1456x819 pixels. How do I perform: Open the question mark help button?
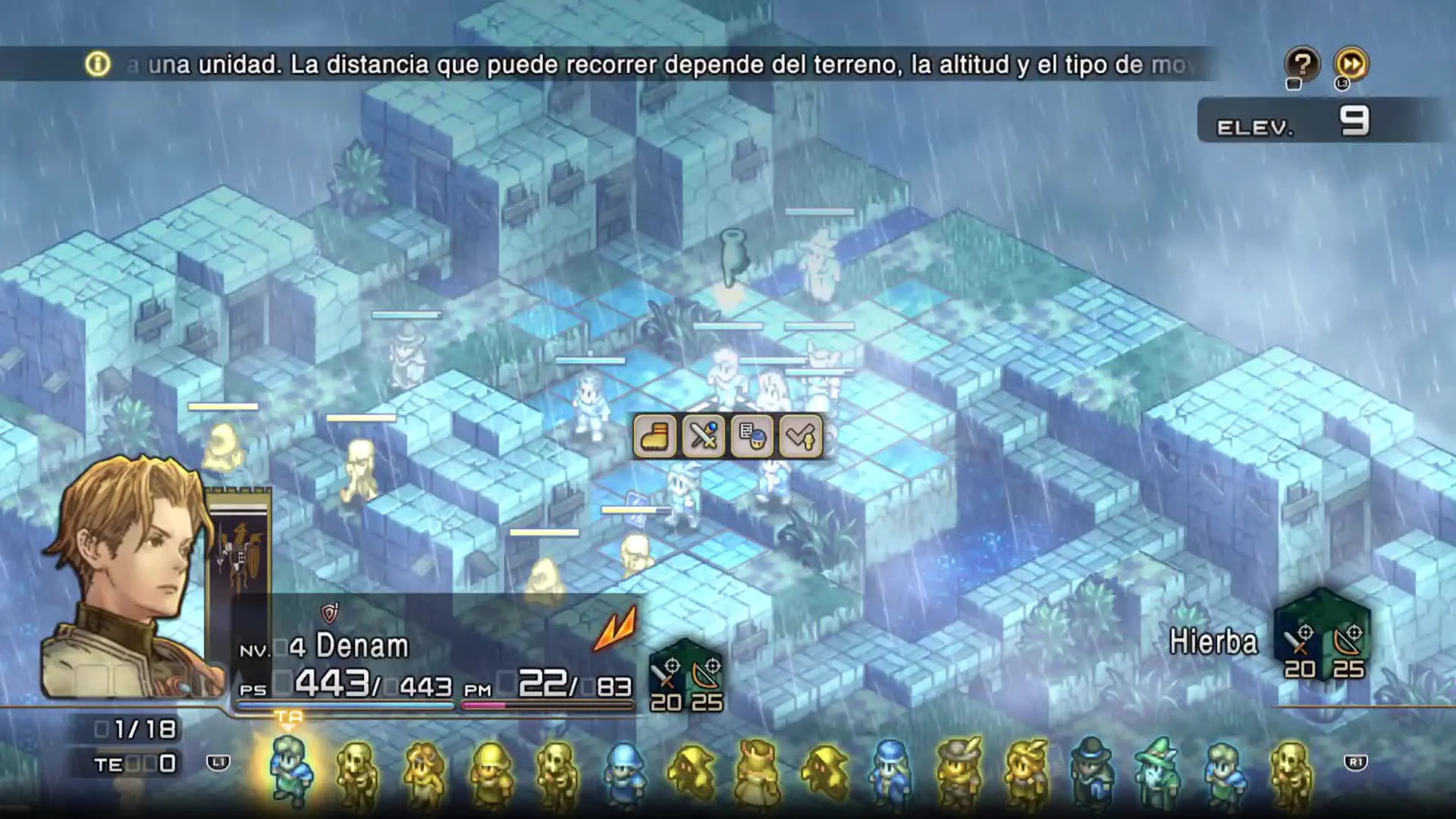(1301, 64)
